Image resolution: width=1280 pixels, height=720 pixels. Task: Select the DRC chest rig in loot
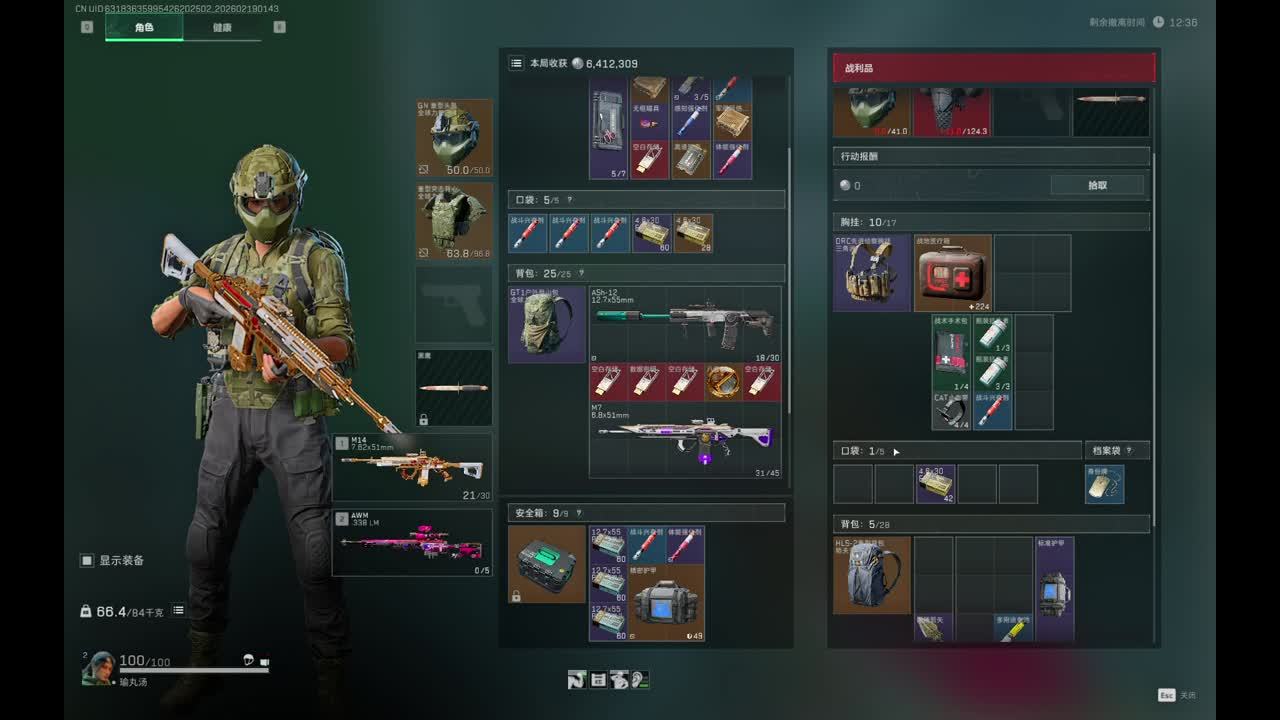click(x=872, y=273)
